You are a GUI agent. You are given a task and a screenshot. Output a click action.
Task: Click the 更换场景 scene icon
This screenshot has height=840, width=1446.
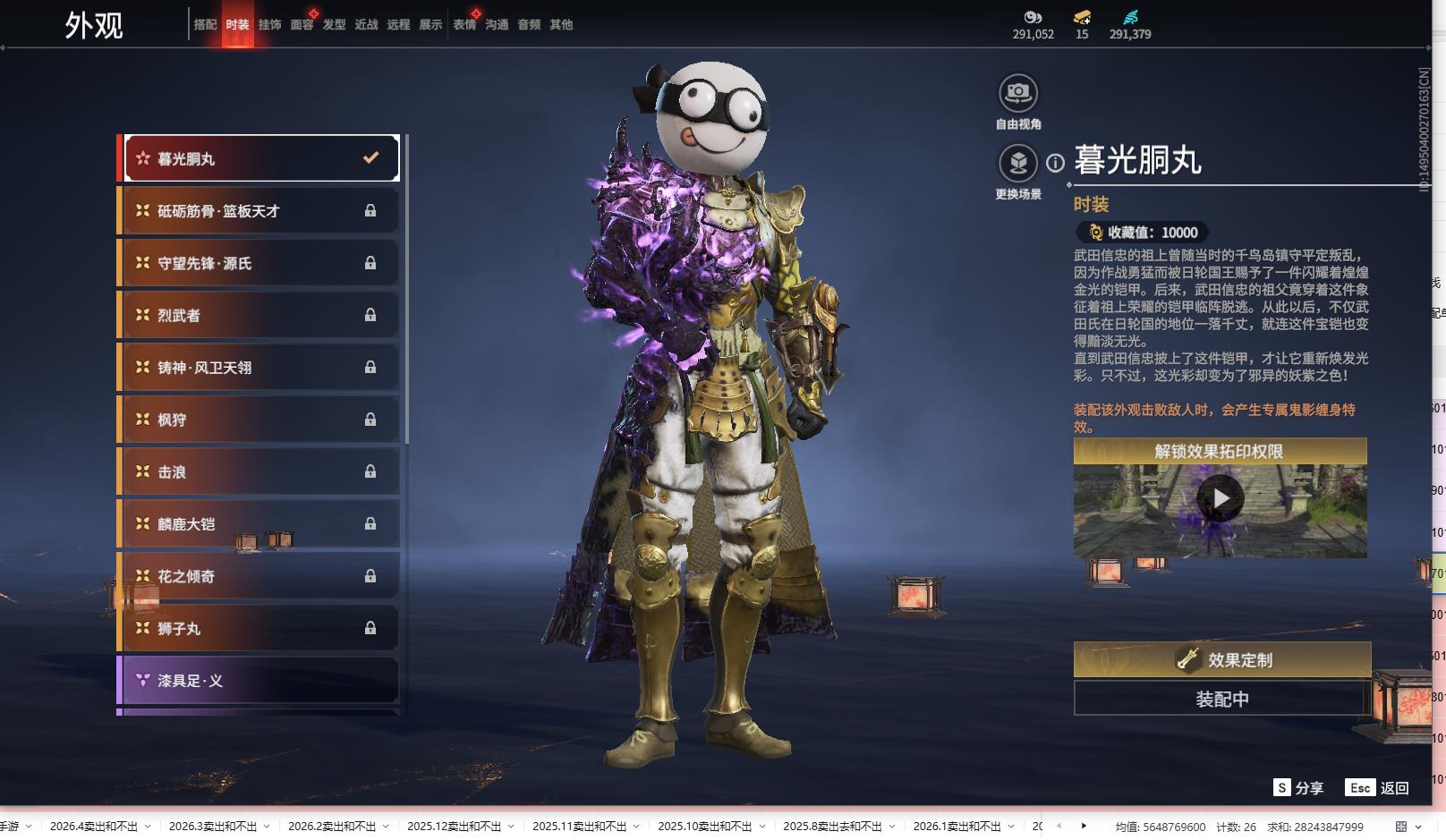[1018, 163]
